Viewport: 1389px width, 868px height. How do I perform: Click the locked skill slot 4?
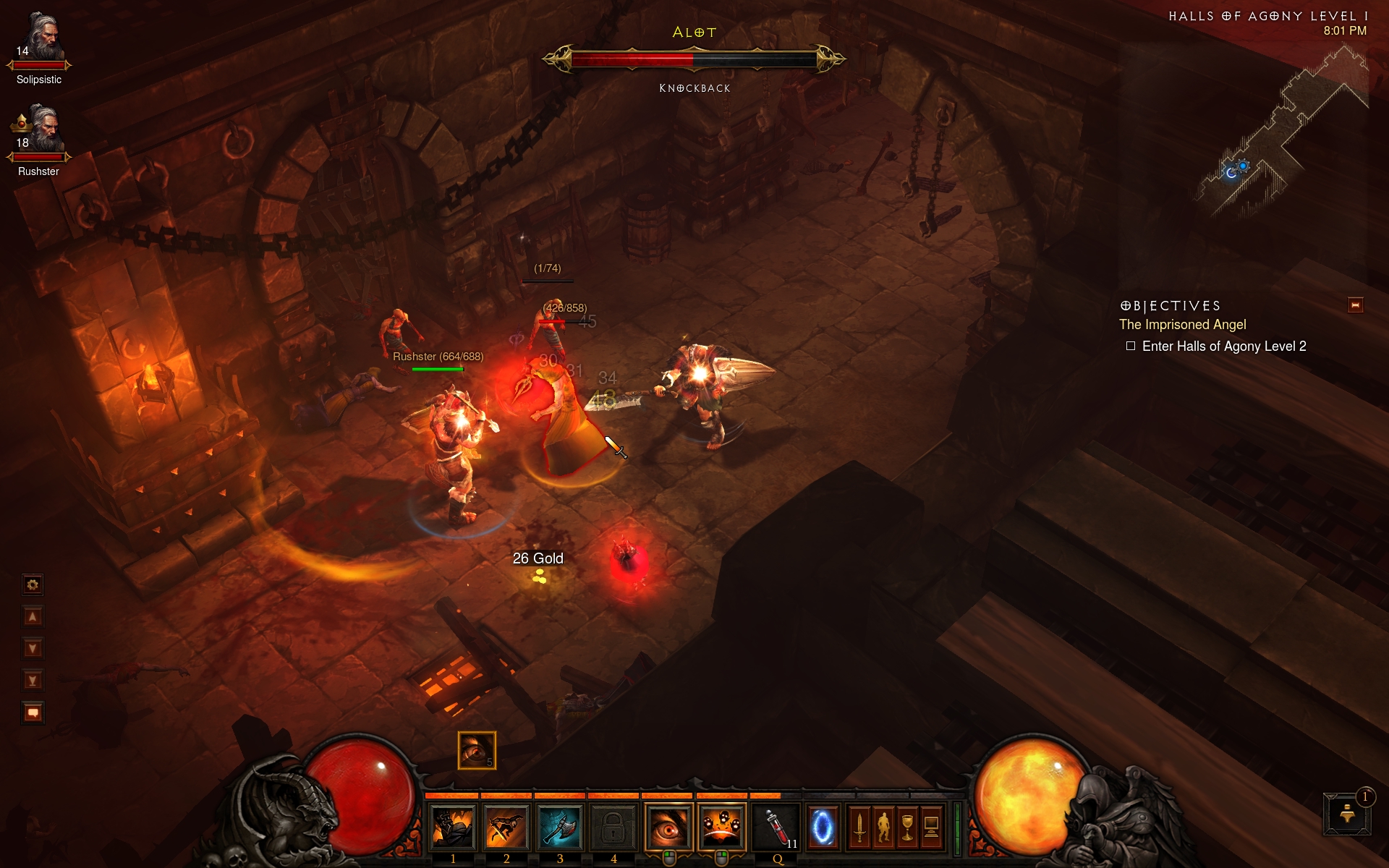point(613,826)
